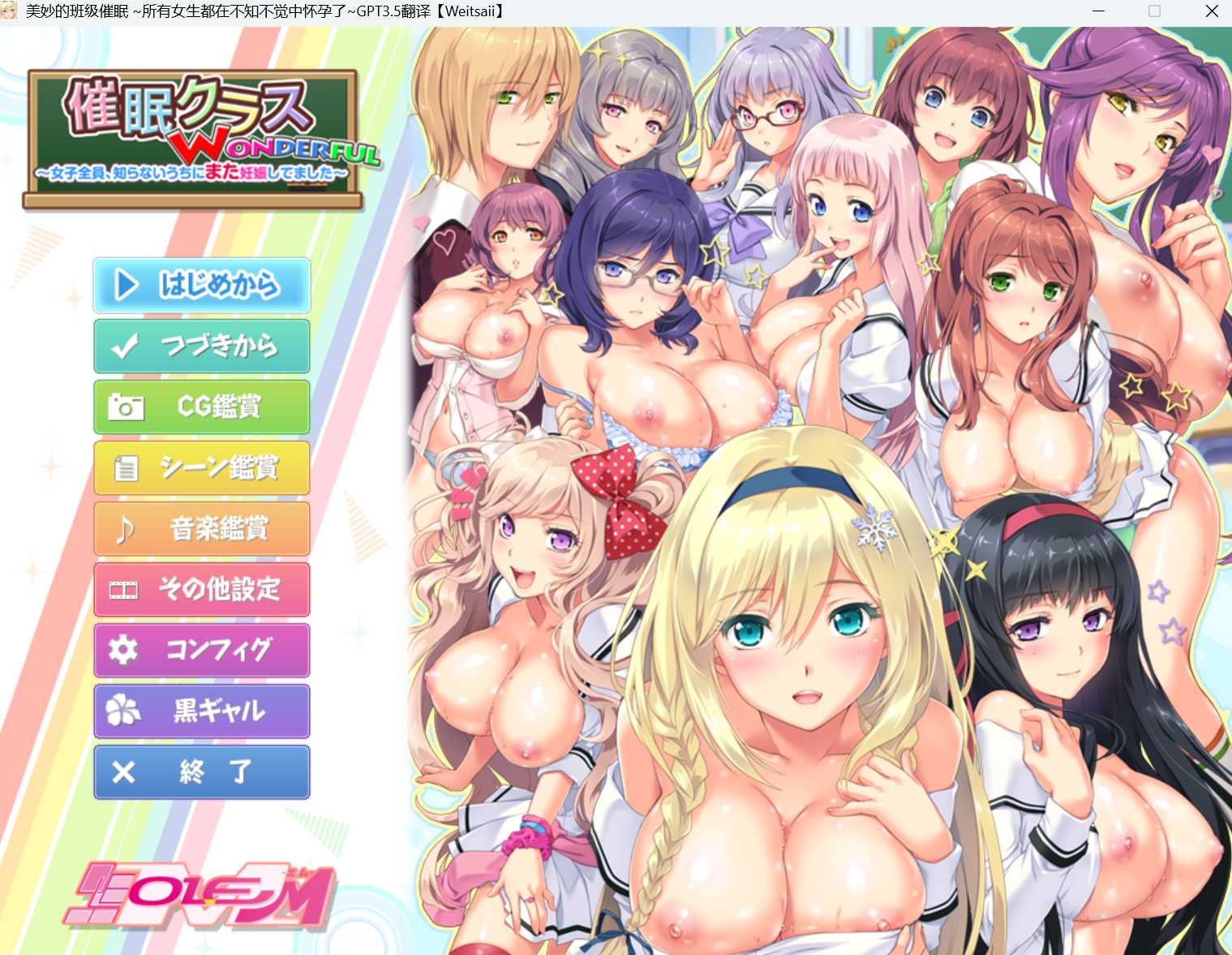Screen dimensions: 1232x955
Task: Click the document icon on シーン鑑賞
Action: tap(126, 468)
